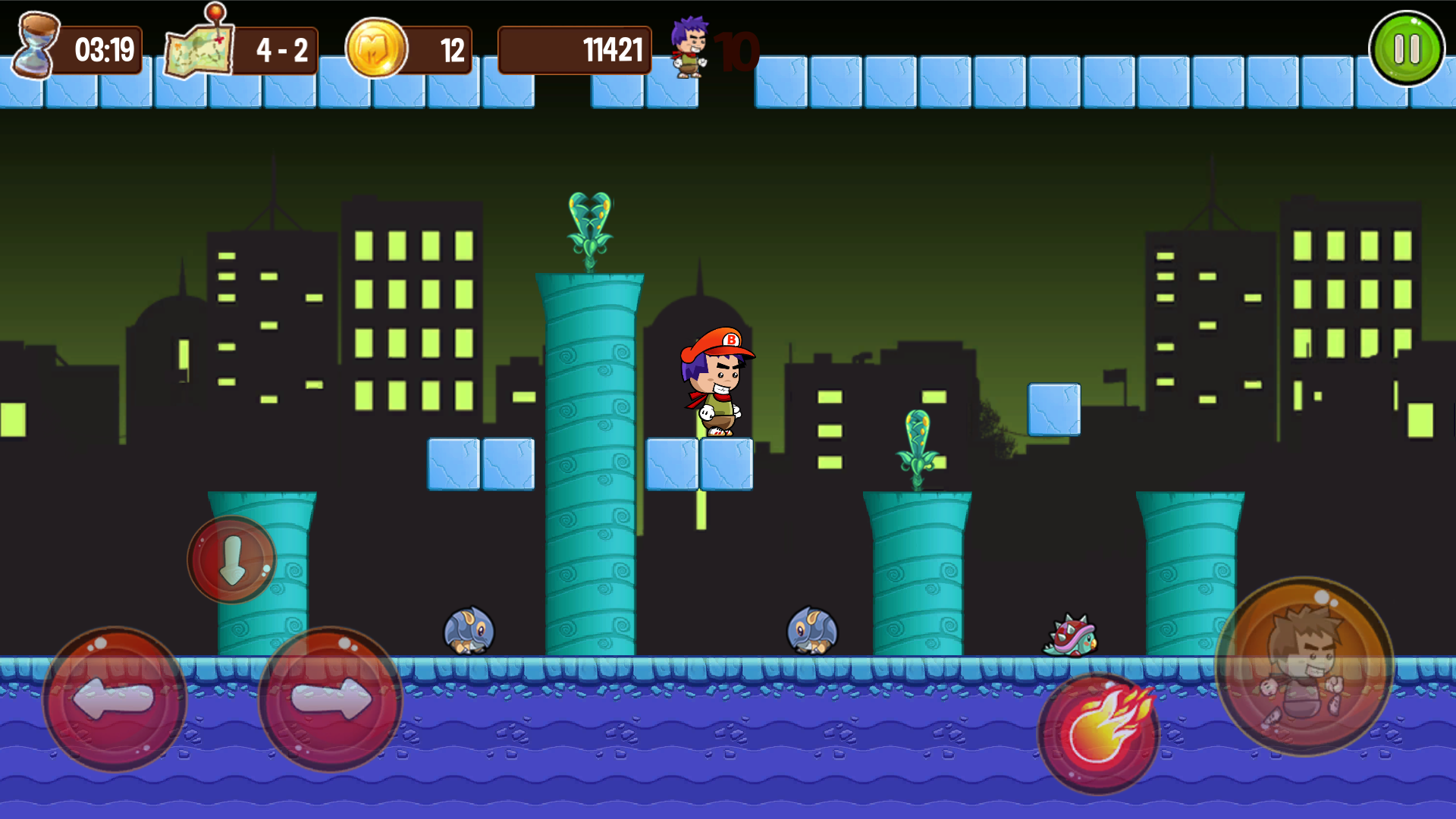Click the timer showing 03:19

coord(103,49)
